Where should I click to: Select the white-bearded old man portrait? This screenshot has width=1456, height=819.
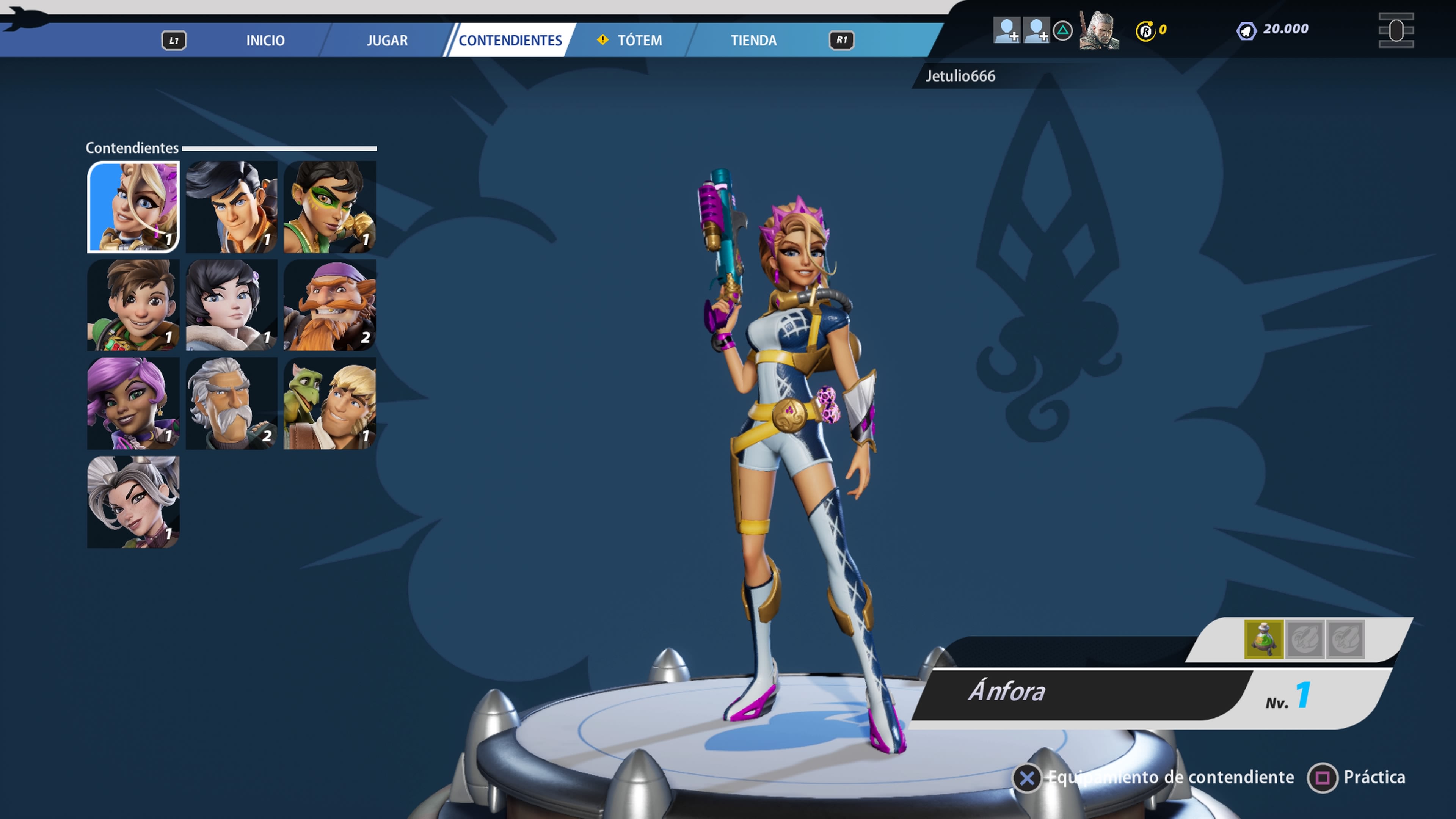pos(232,403)
